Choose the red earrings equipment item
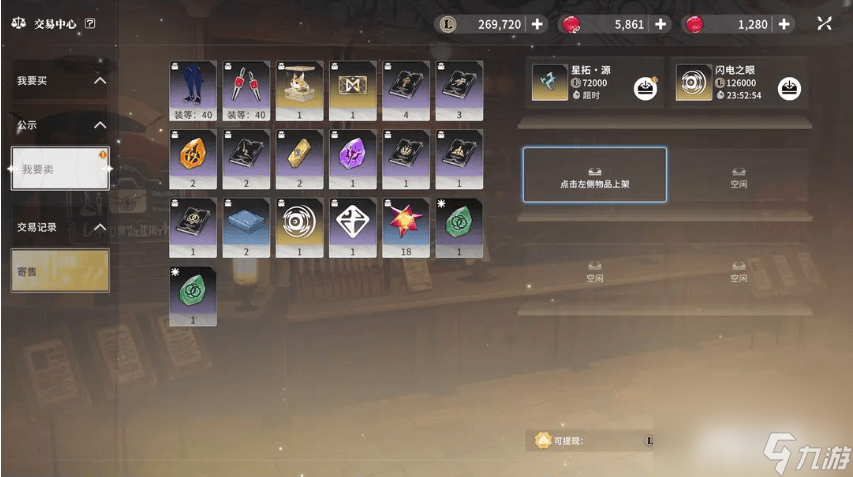This screenshot has width=853, height=477. click(x=246, y=89)
